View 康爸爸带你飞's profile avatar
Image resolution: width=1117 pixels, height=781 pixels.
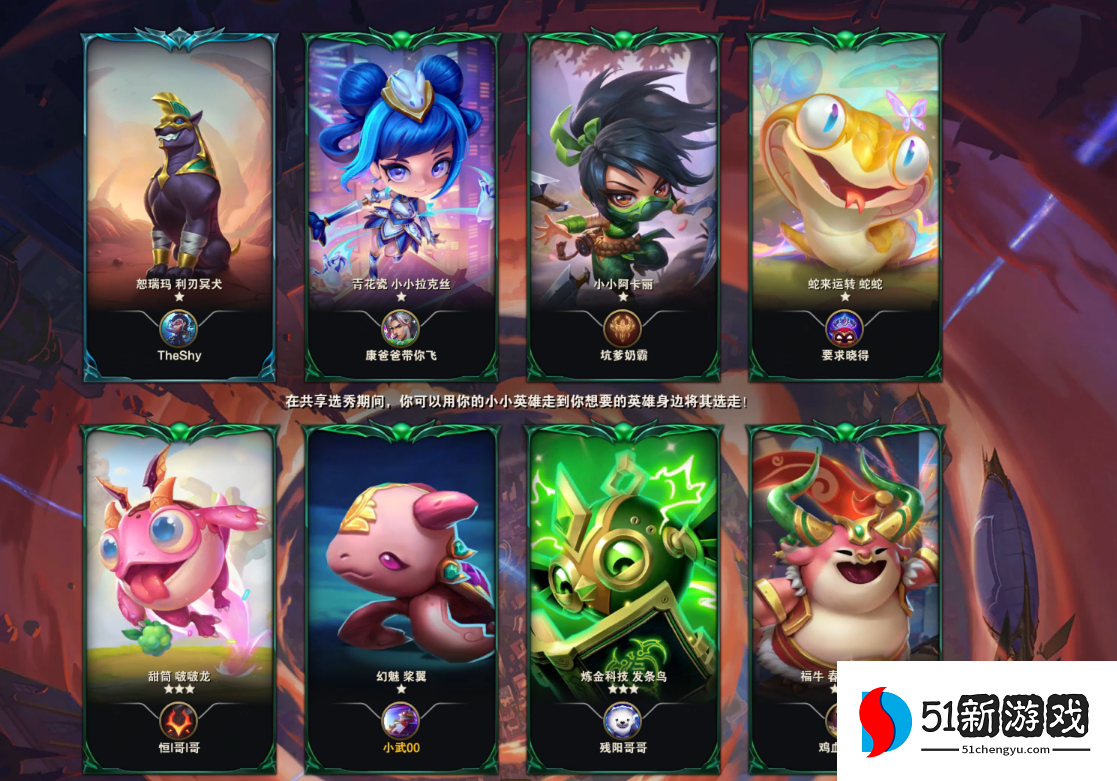point(400,328)
